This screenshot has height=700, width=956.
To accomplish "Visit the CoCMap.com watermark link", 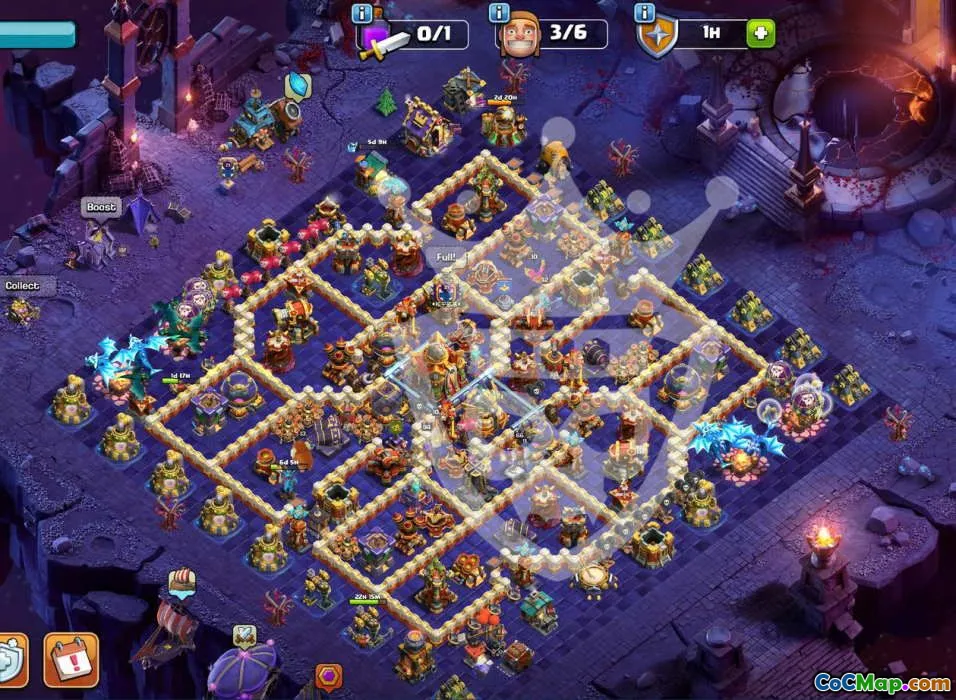I will (x=882, y=683).
